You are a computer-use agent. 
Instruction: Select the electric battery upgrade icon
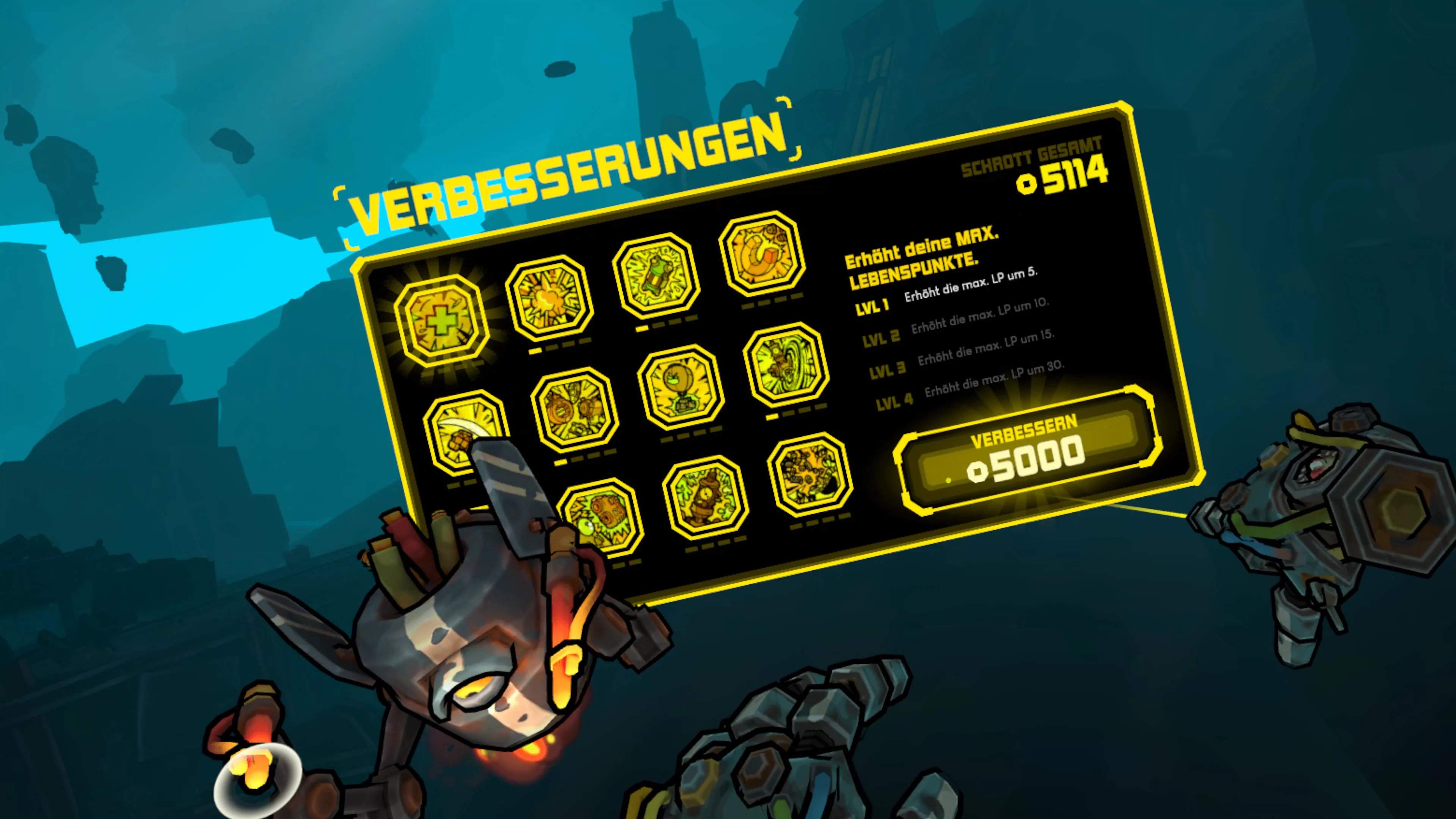[656, 273]
